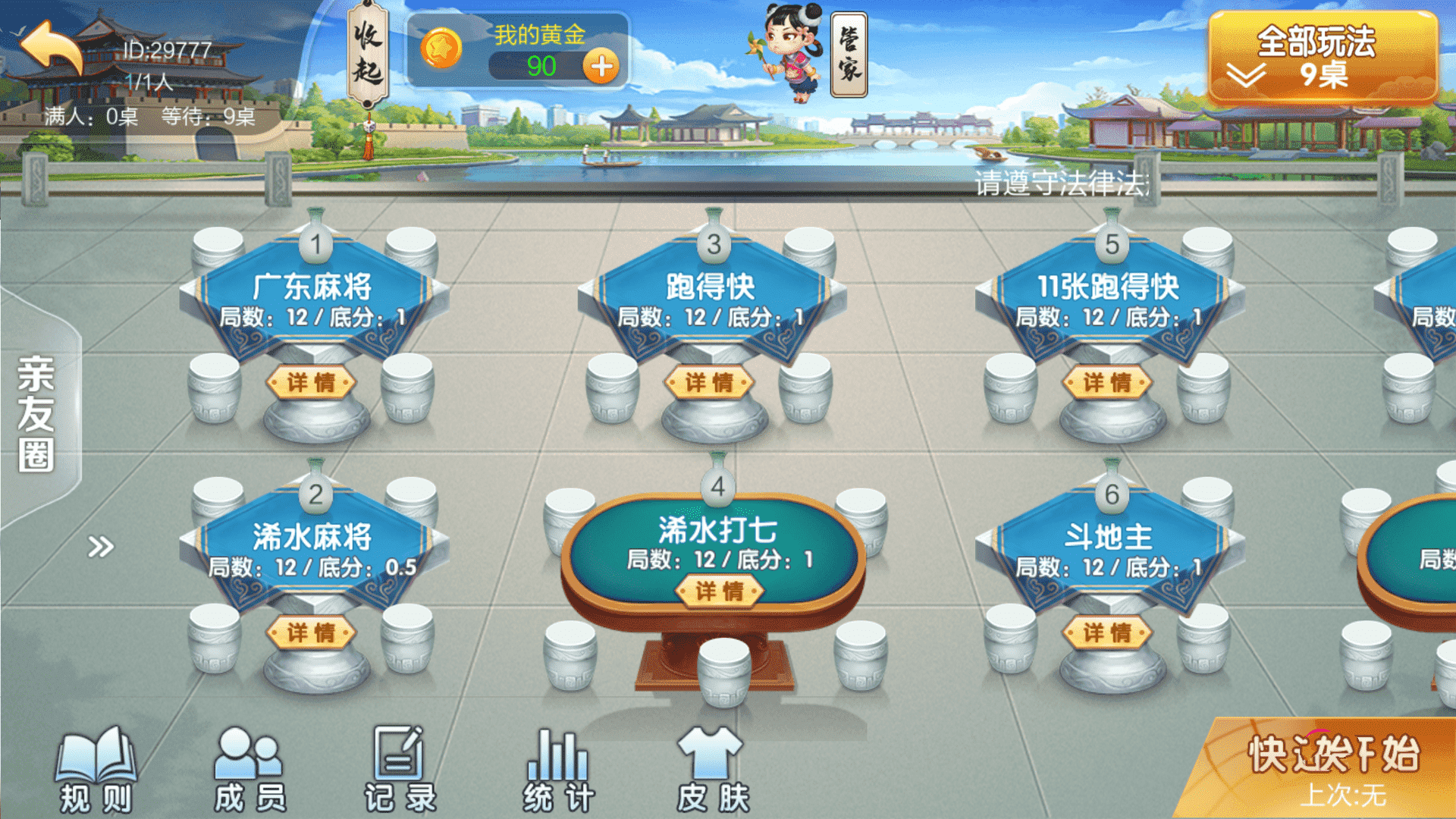Open the 记录 records page
This screenshot has width=1456, height=819.
[x=400, y=770]
